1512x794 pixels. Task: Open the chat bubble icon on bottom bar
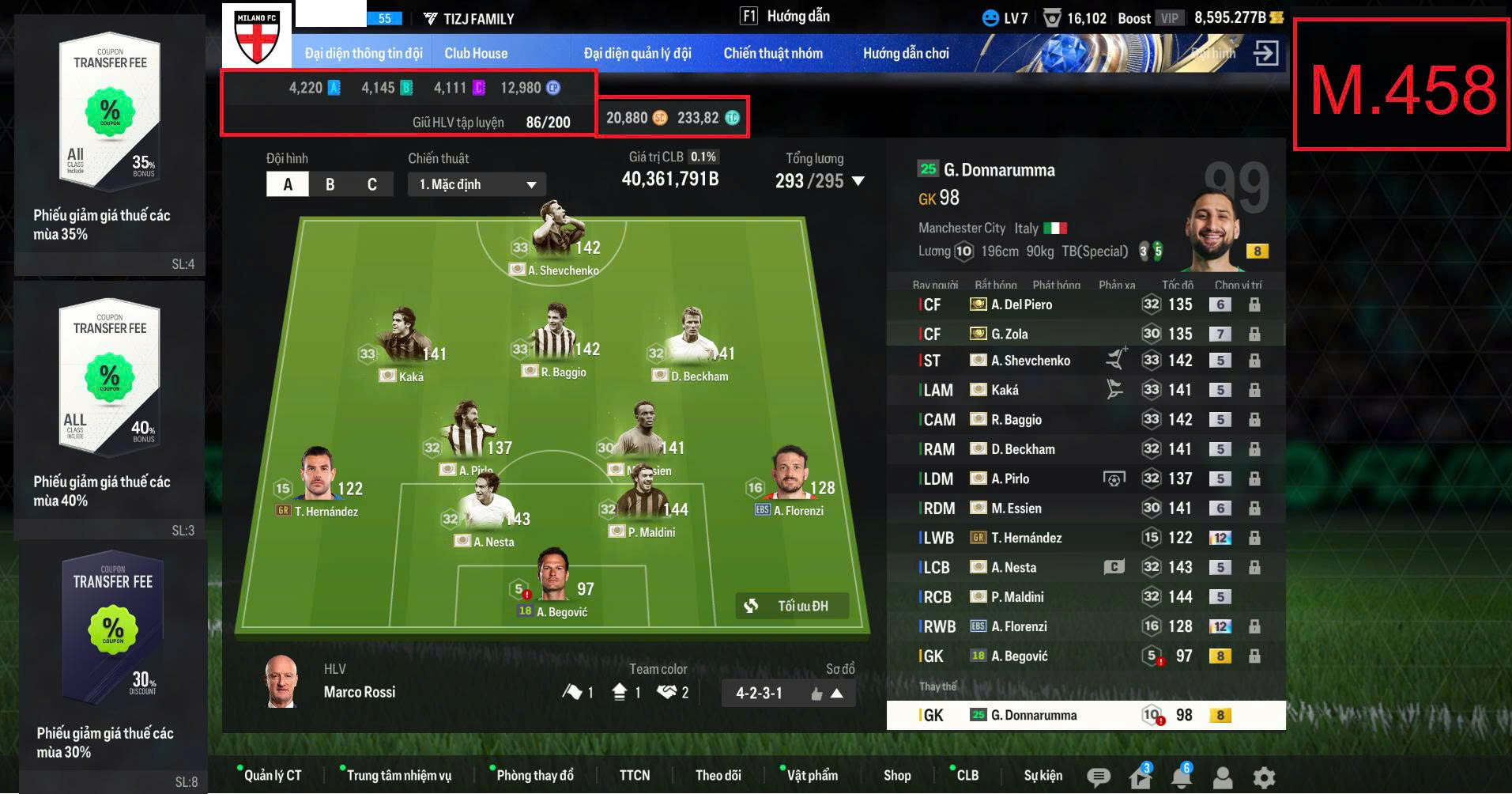pos(1098,776)
